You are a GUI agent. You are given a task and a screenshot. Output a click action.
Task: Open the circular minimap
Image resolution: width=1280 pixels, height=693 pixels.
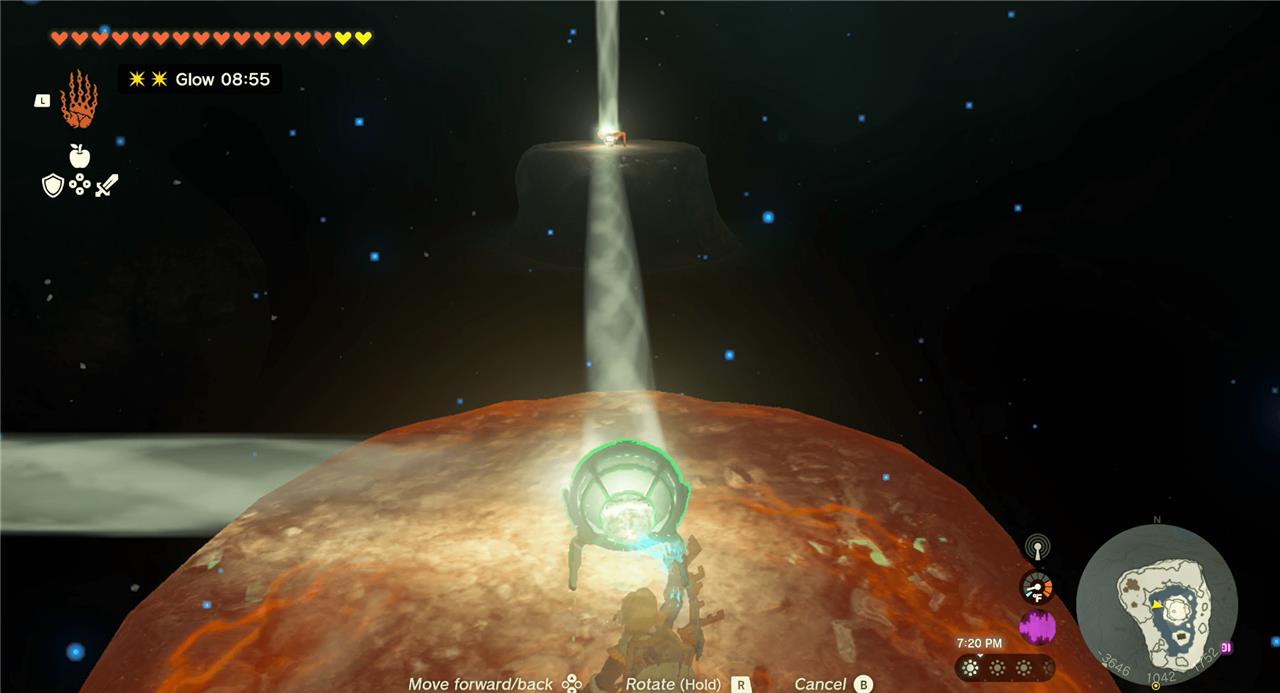[1156, 605]
